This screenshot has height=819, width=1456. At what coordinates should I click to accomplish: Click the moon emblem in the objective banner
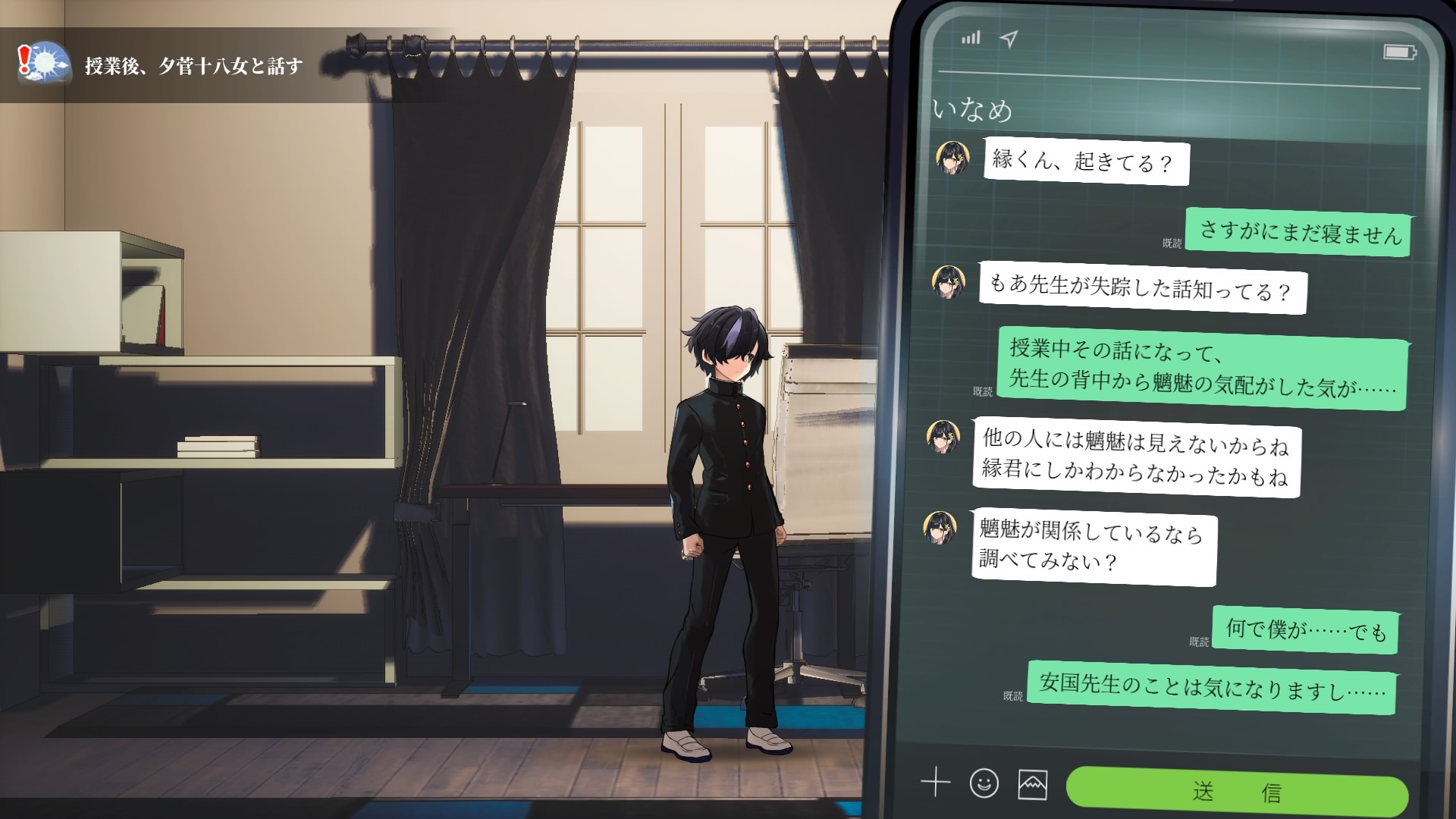click(x=45, y=61)
